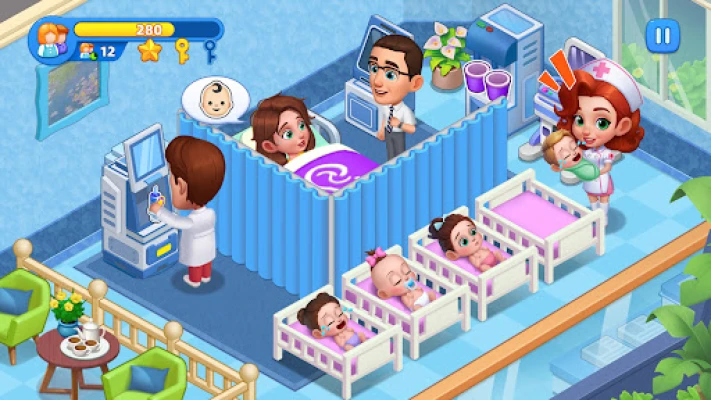Select the gold key icon

coord(182,50)
